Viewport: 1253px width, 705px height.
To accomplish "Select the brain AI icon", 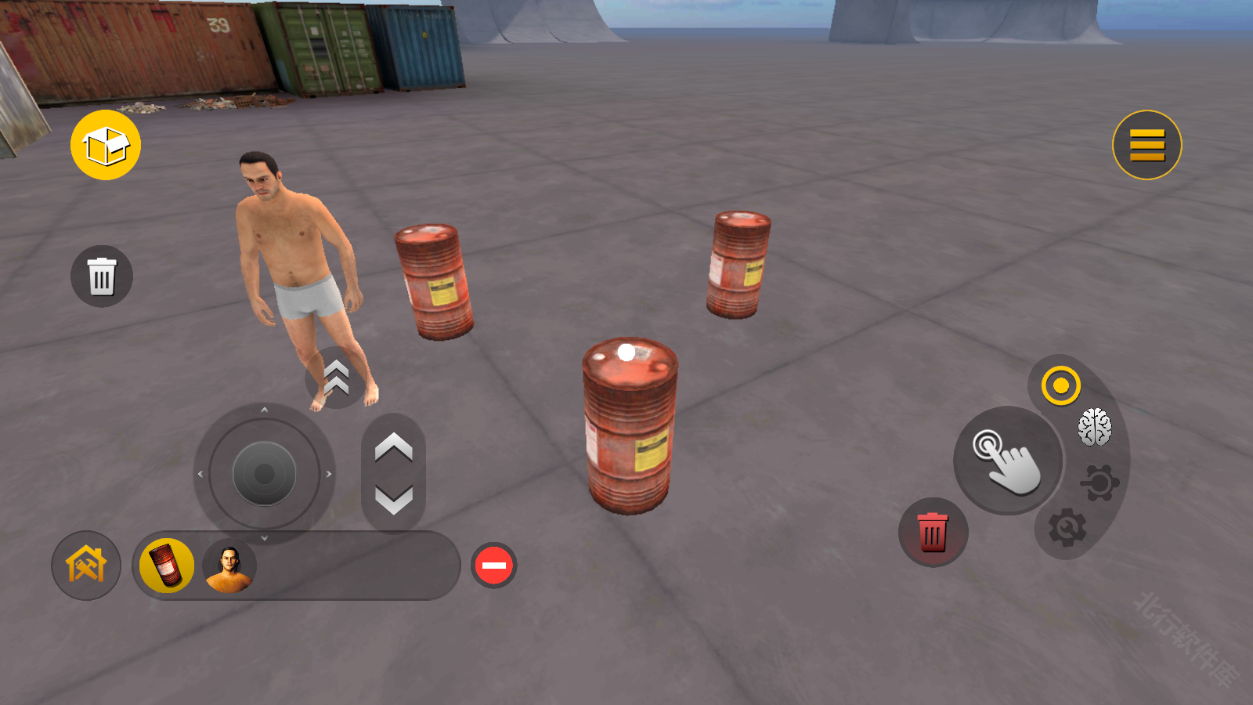I will pyautogui.click(x=1094, y=428).
